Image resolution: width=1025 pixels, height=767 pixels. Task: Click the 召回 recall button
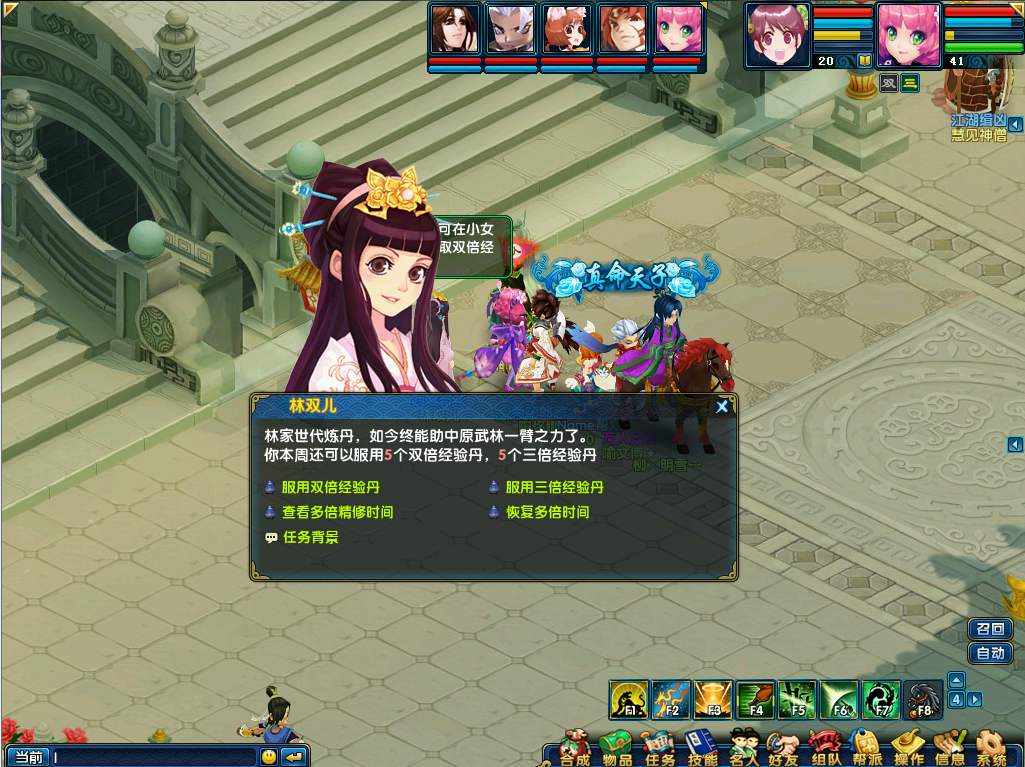tap(990, 629)
